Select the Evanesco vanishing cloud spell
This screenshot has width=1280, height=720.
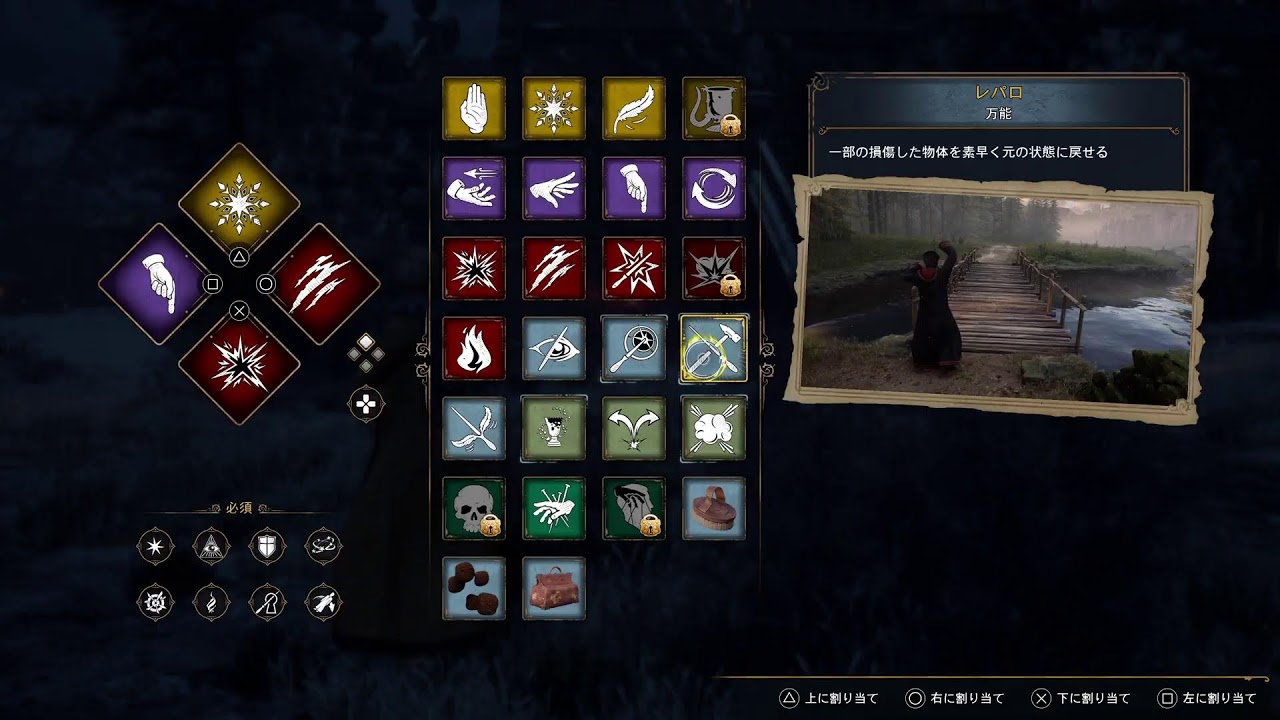point(714,428)
